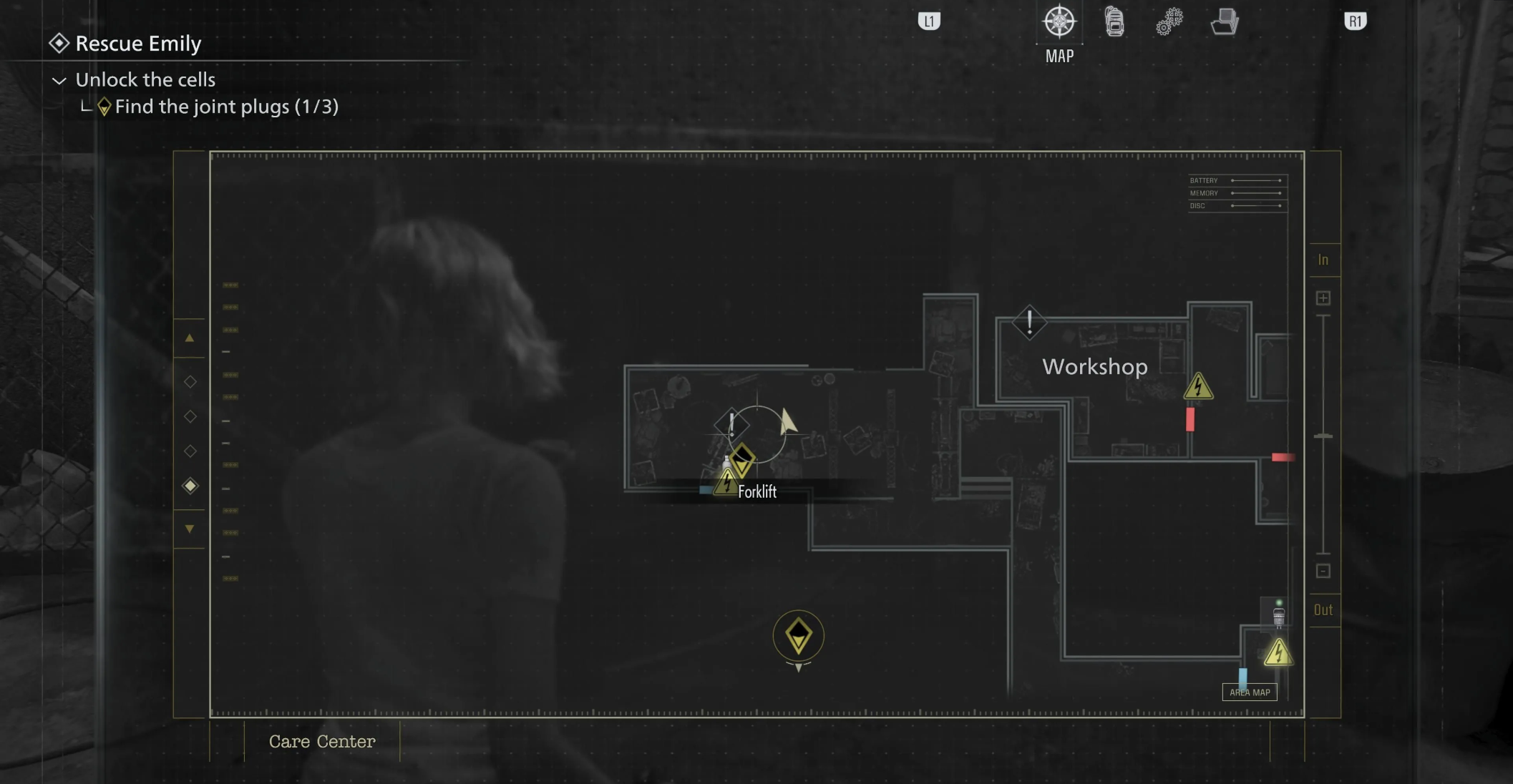Zoom the map with the In button
1513x784 pixels.
click(1323, 260)
